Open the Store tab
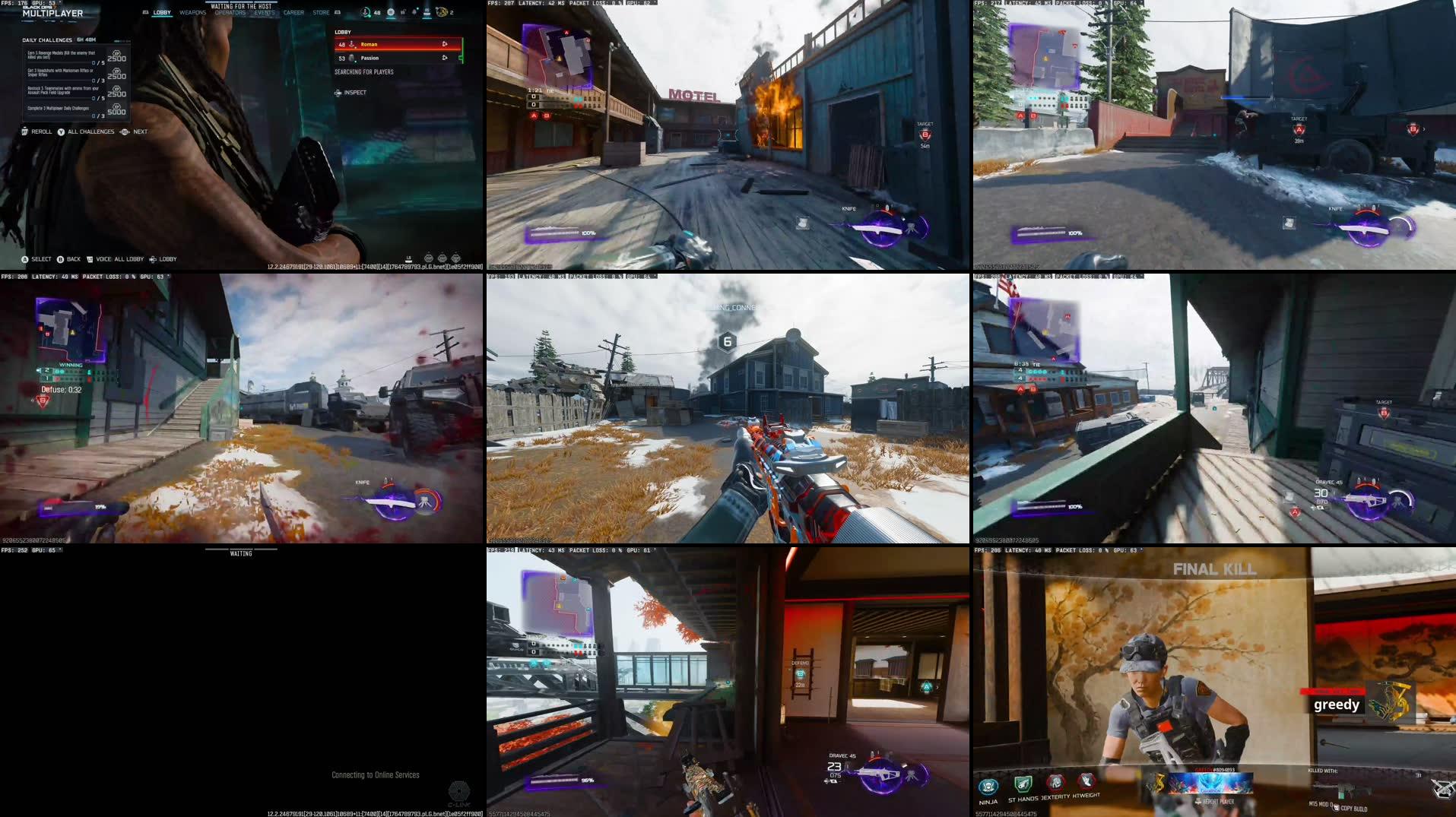1456x817 pixels. pyautogui.click(x=320, y=12)
